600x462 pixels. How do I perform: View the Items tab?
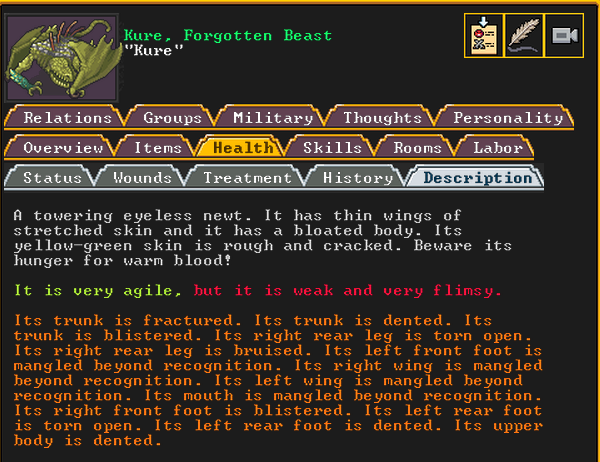pyautogui.click(x=158, y=148)
